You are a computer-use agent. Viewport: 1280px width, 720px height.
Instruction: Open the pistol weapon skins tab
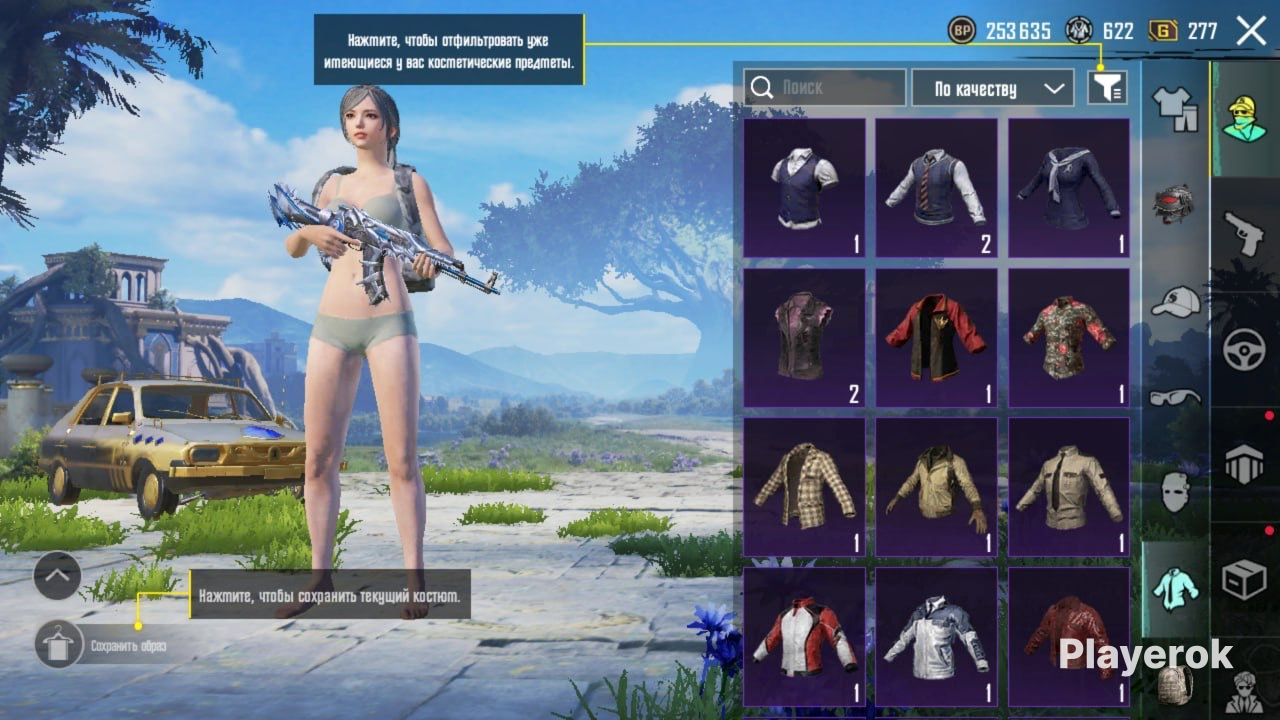coord(1244,233)
